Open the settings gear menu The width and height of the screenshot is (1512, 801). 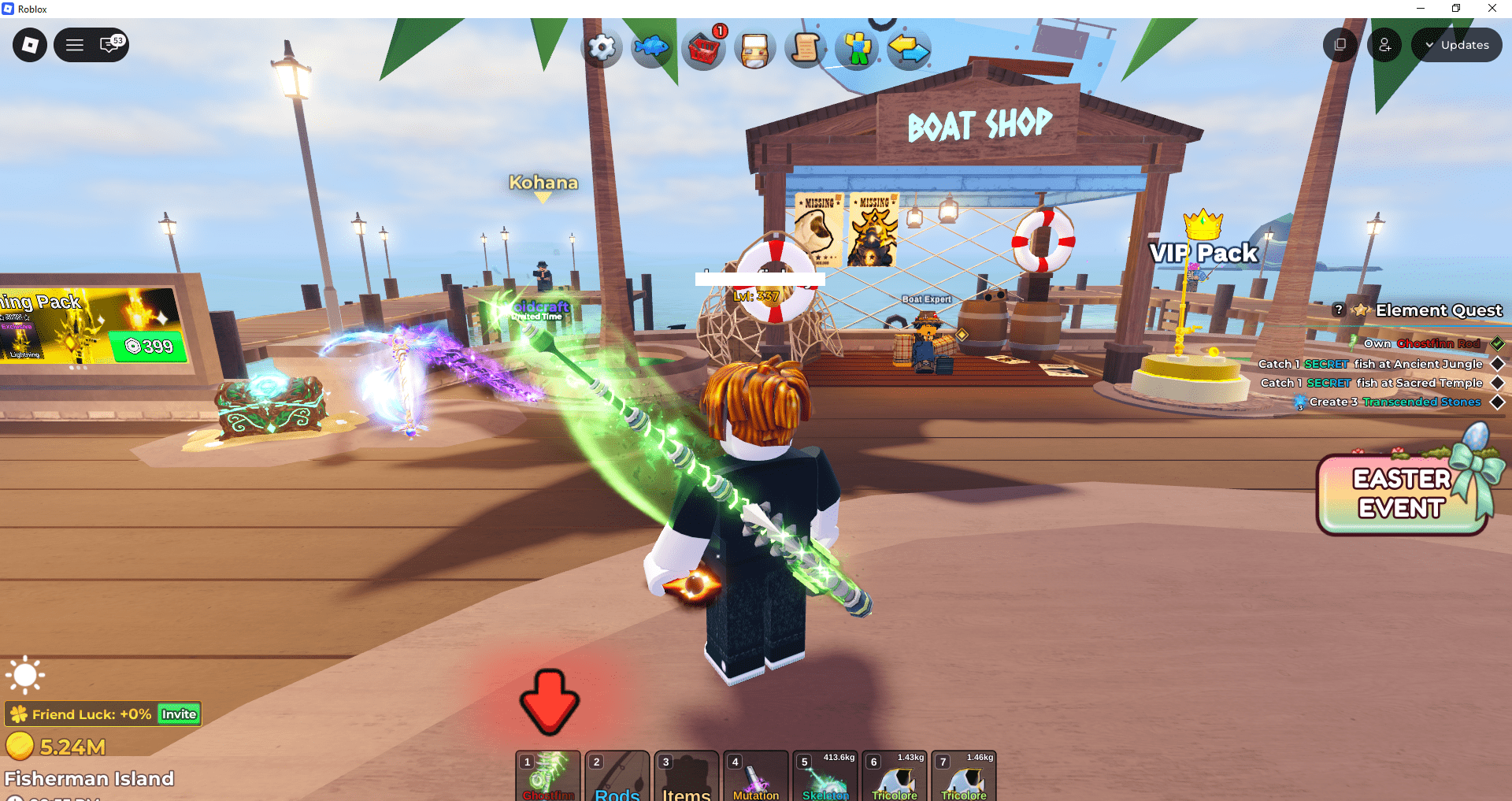pyautogui.click(x=601, y=48)
